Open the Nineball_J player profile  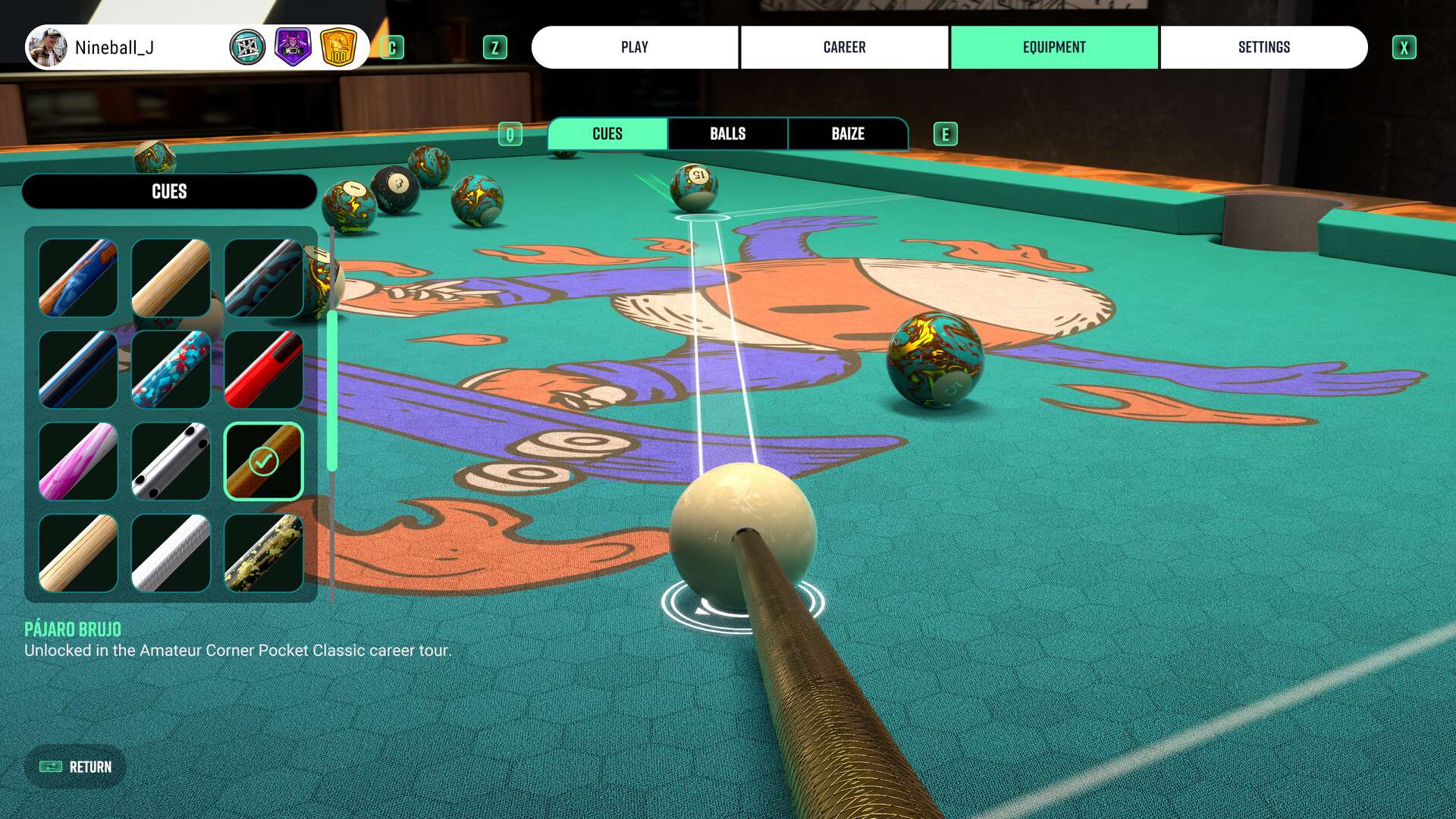coord(114,48)
